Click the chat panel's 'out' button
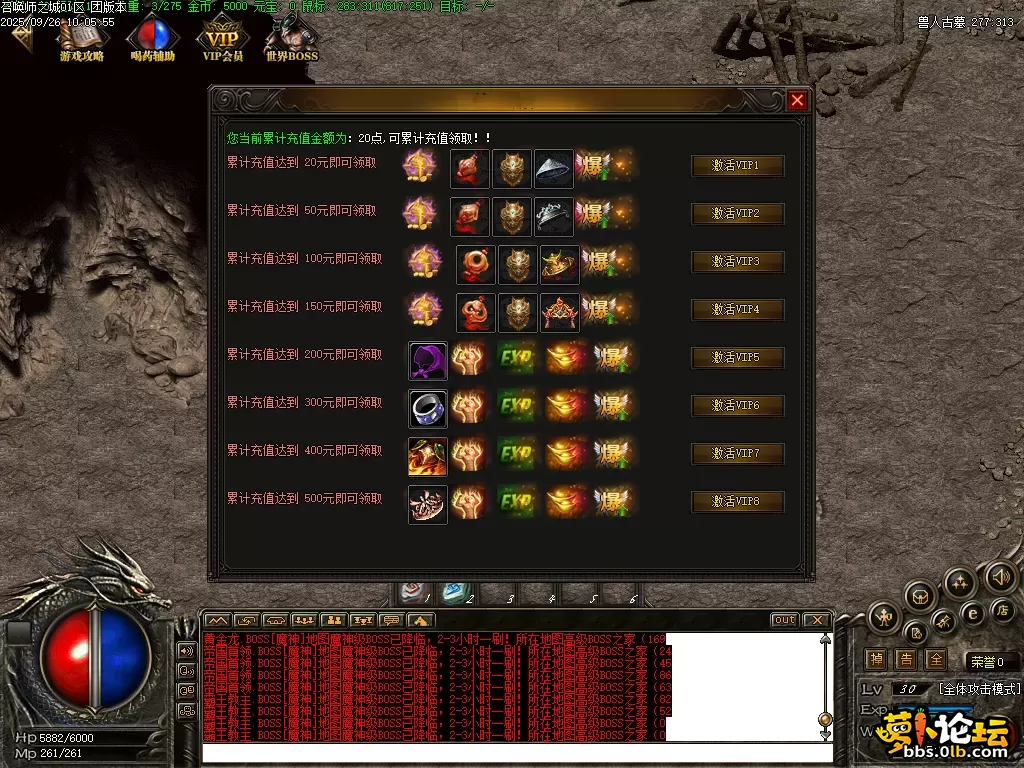Viewport: 1024px width, 768px height. pyautogui.click(x=784, y=620)
